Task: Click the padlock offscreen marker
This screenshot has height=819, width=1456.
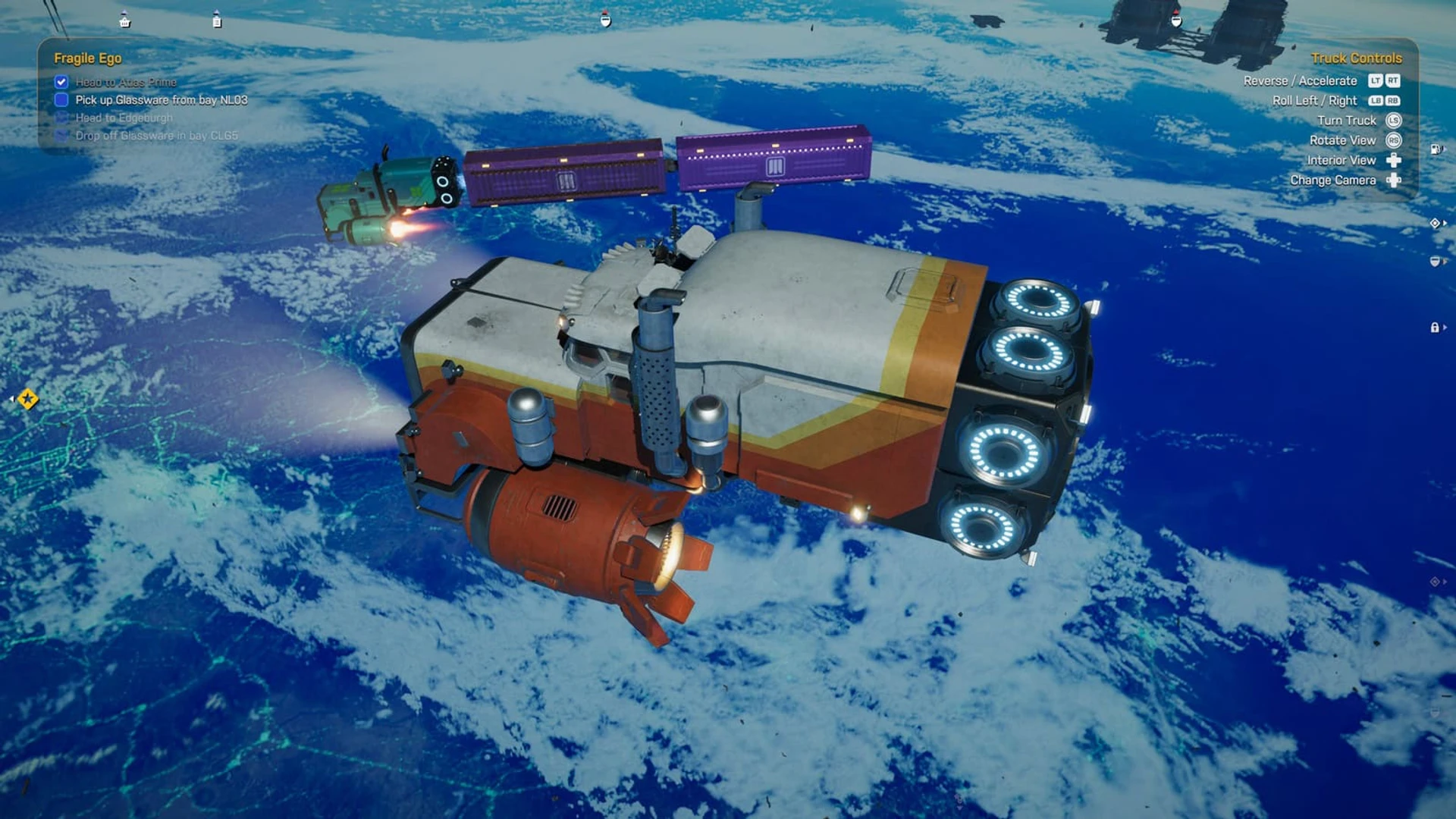Action: tap(1435, 328)
